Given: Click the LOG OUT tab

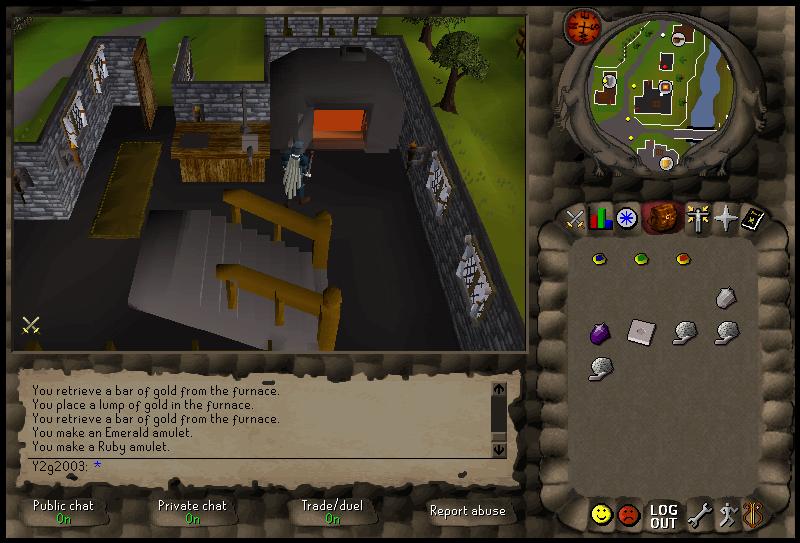Looking at the screenshot, I should 663,516.
